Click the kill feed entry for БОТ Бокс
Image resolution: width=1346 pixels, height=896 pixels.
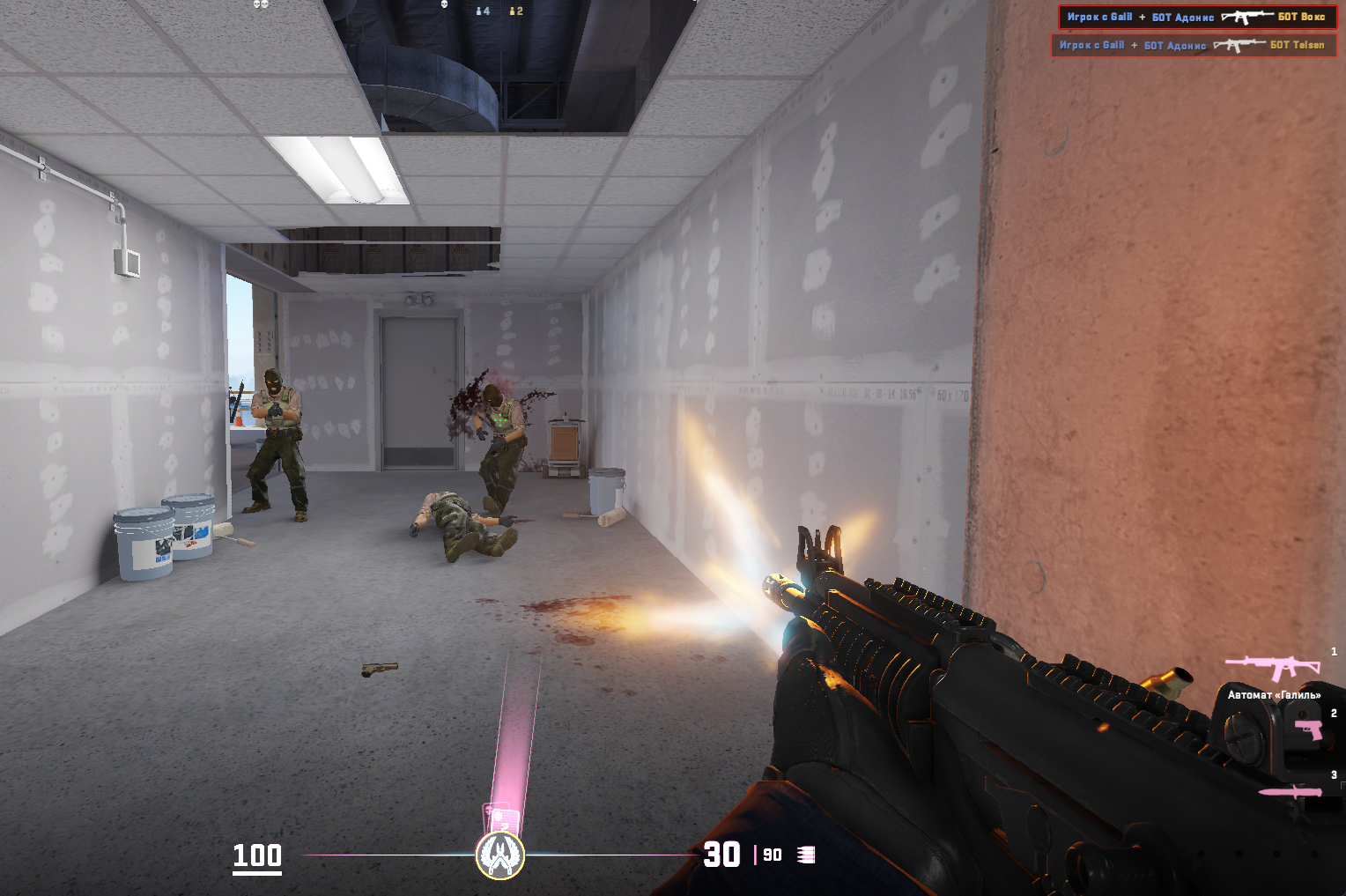[1197, 18]
